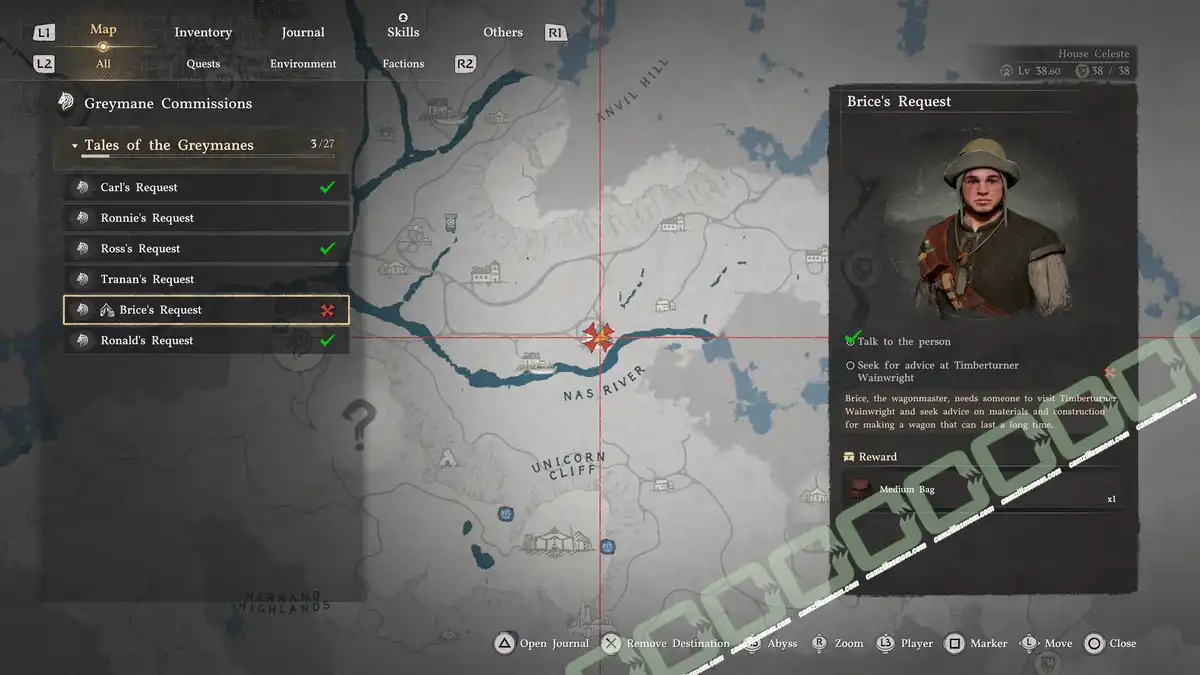This screenshot has width=1200, height=675.
Task: Show the Quests map filter
Action: pos(203,64)
